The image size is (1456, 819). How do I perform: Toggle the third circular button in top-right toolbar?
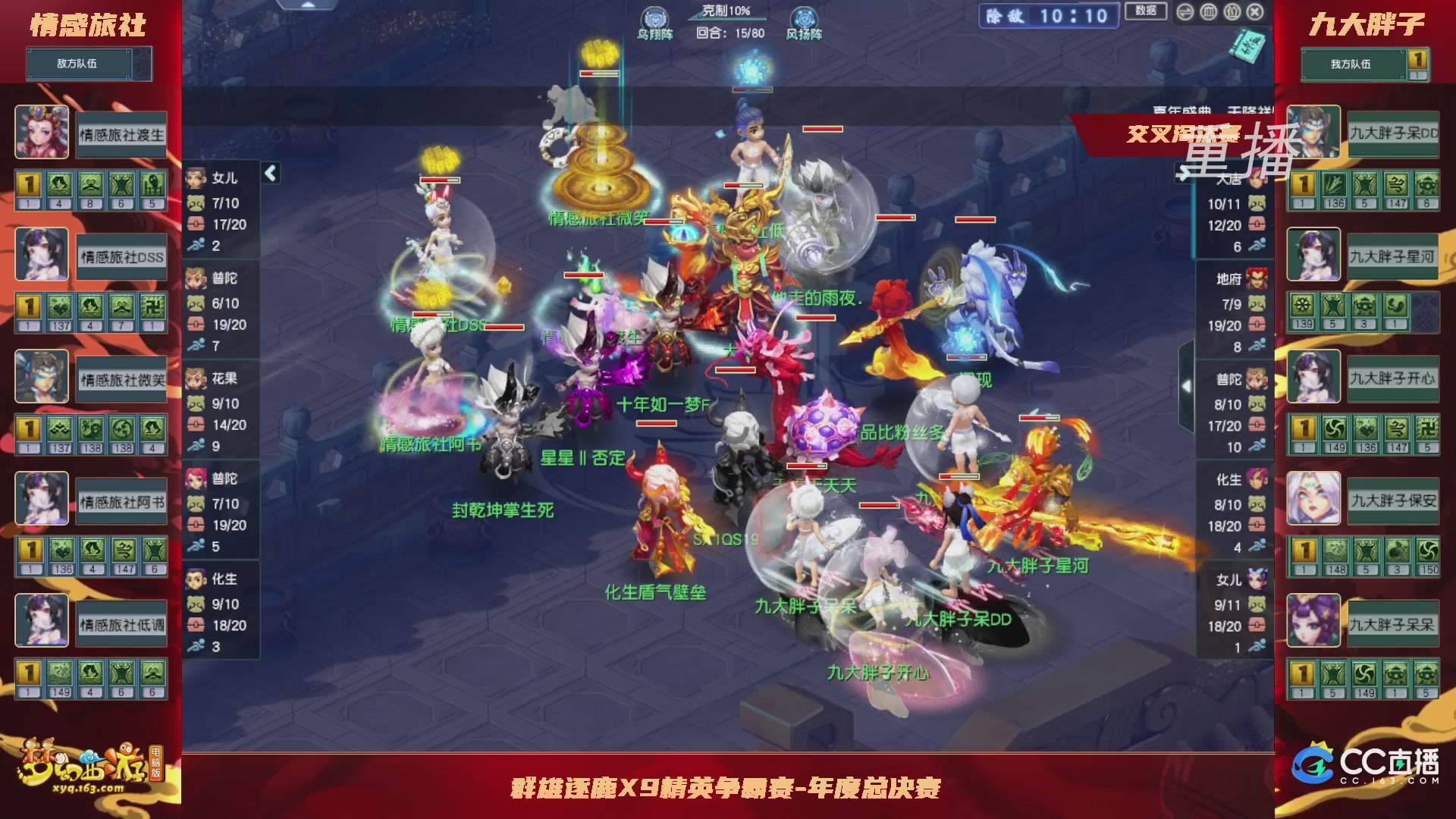coord(1232,11)
